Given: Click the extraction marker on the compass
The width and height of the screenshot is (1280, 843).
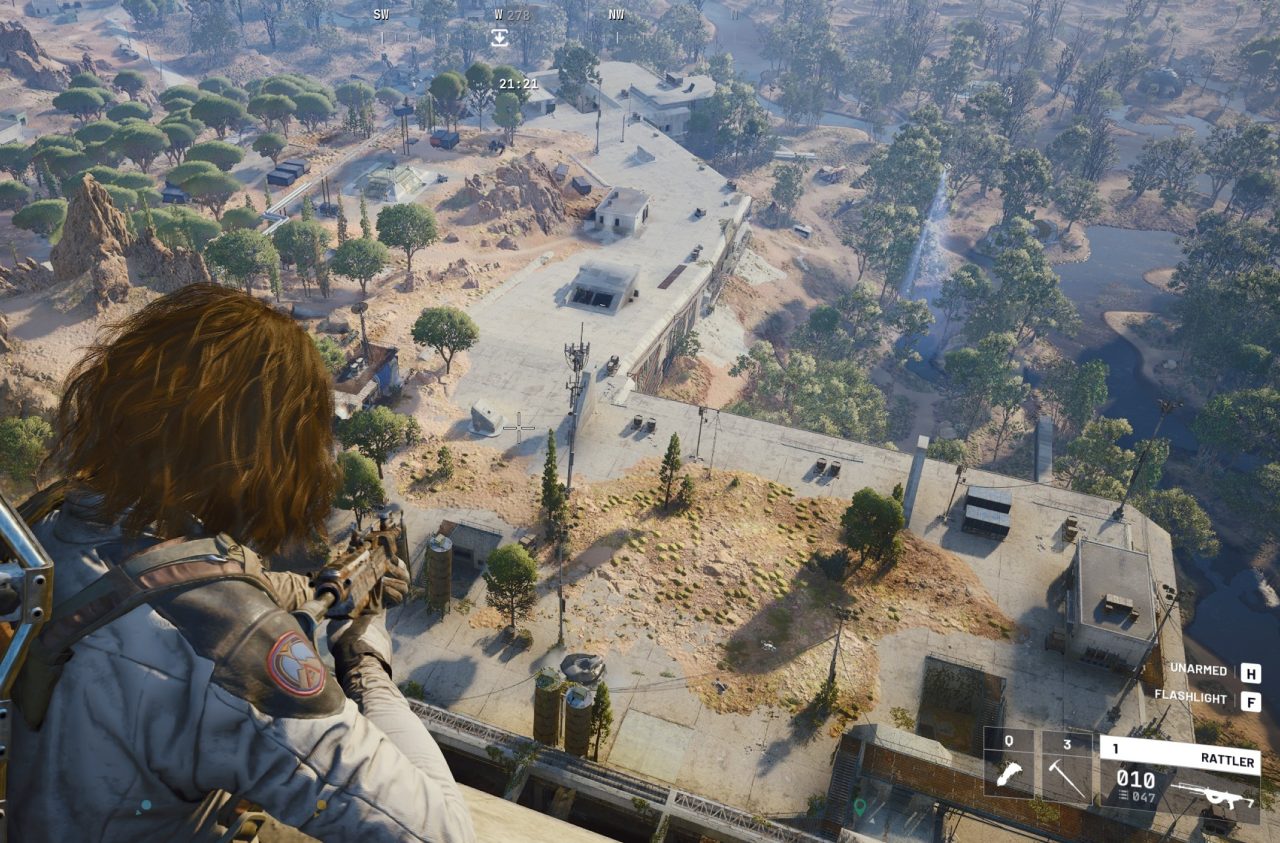Looking at the screenshot, I should (x=499, y=37).
